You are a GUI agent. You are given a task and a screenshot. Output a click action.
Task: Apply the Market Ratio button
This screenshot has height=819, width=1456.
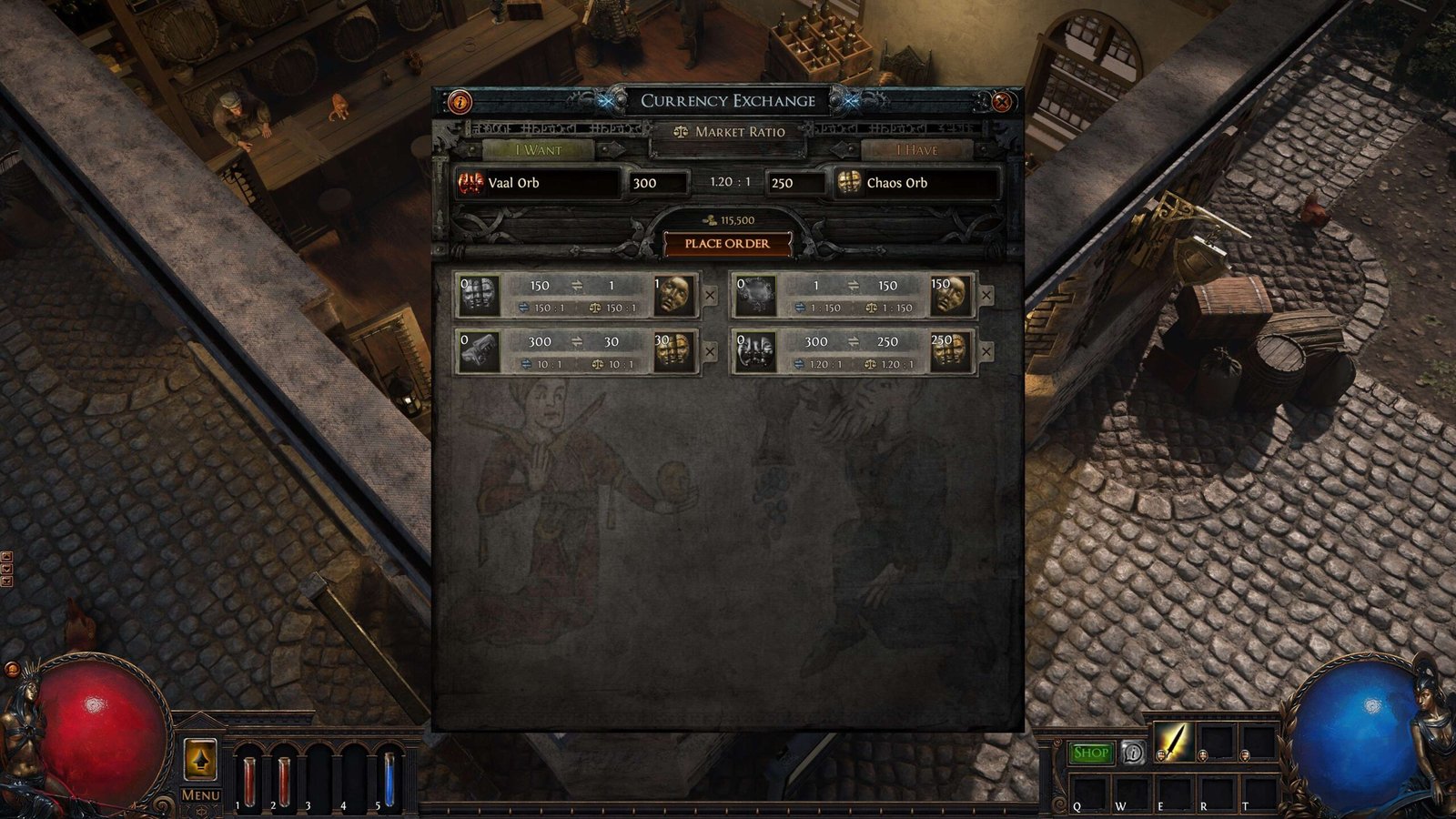point(728,132)
